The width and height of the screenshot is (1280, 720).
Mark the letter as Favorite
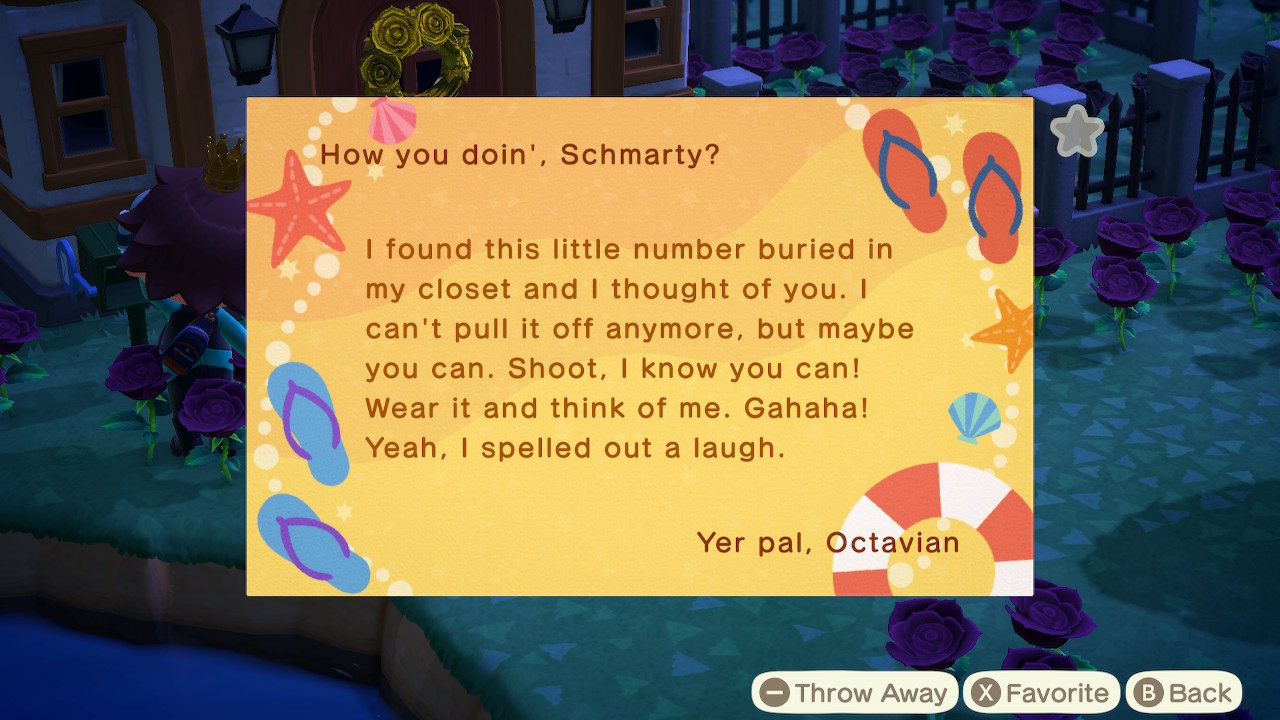pyautogui.click(x=1042, y=693)
